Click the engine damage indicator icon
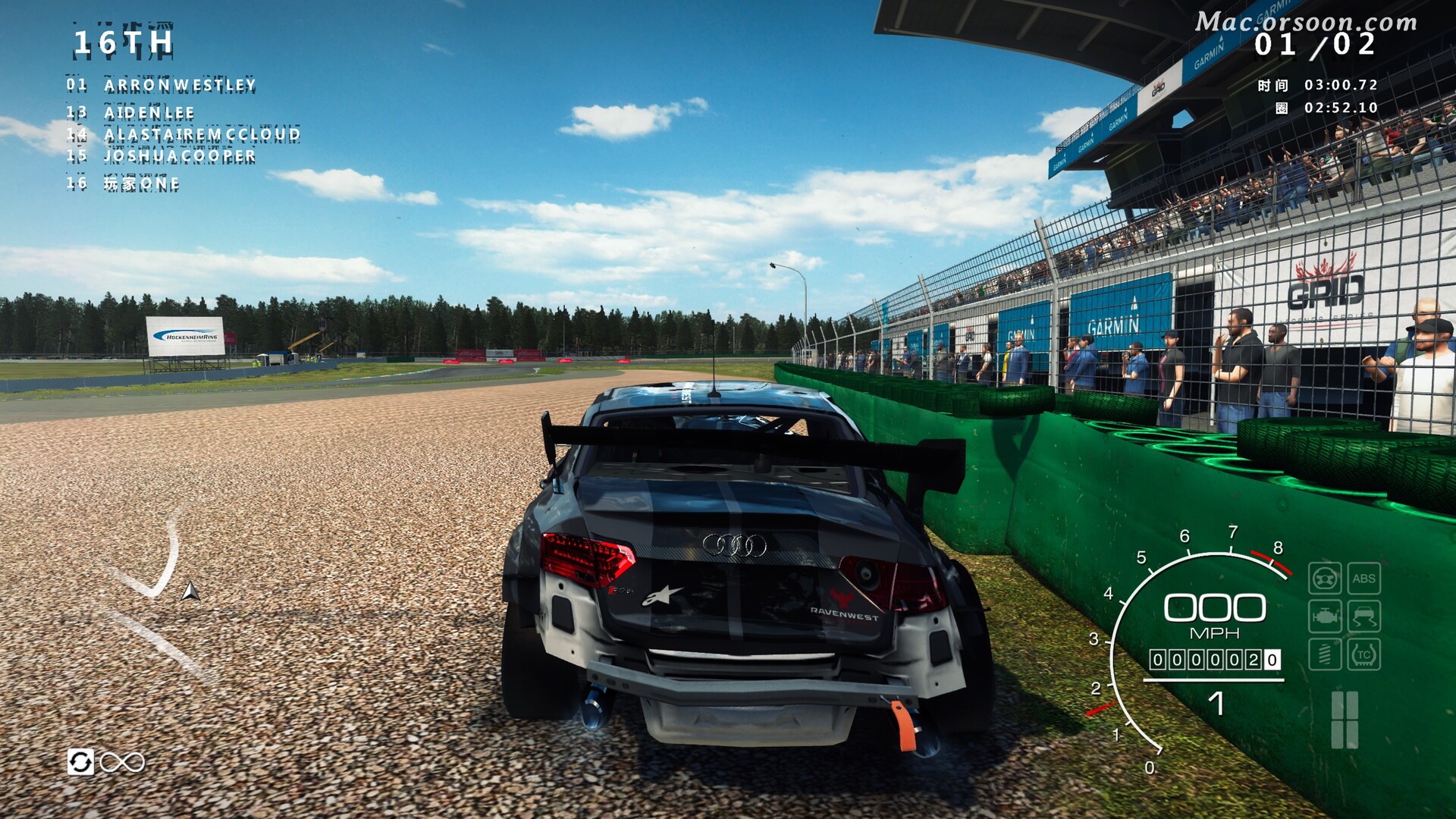The image size is (1456, 819). pos(1326,616)
